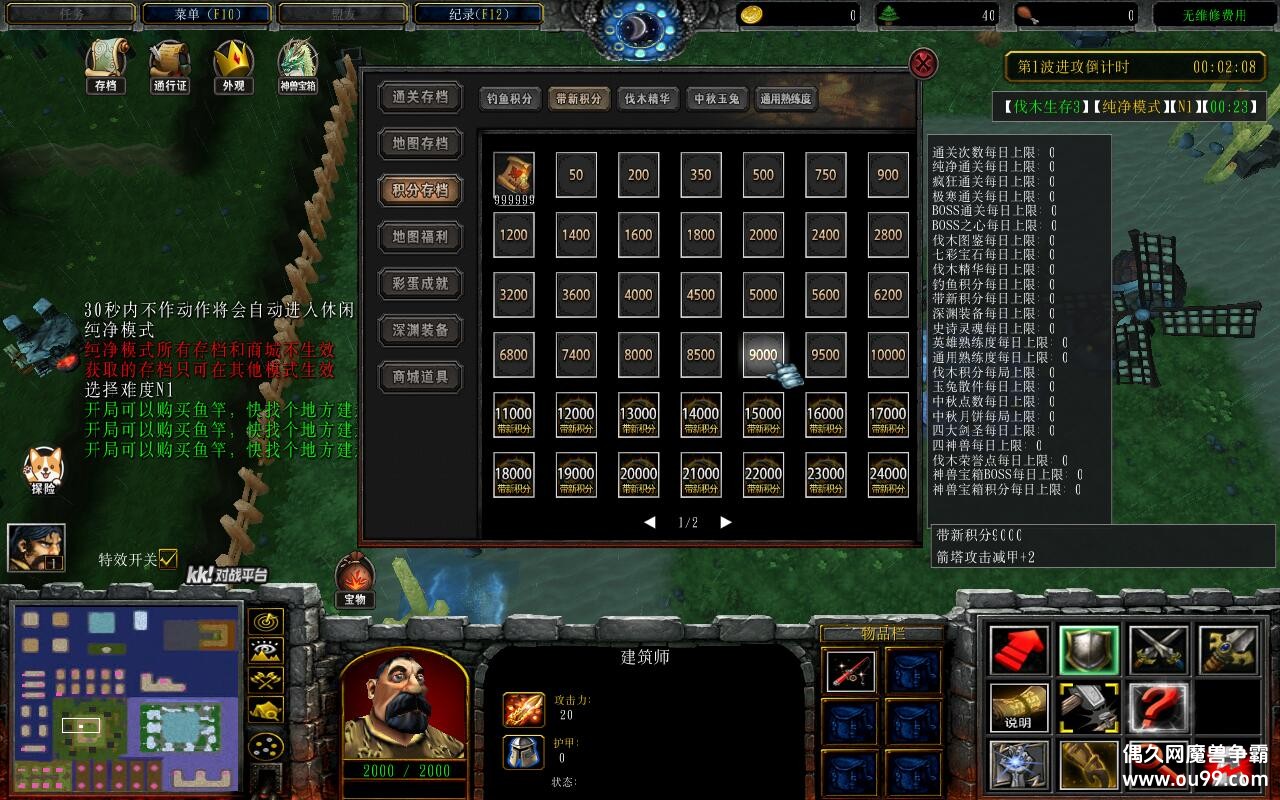Open the 探险 corgi icon

click(44, 470)
